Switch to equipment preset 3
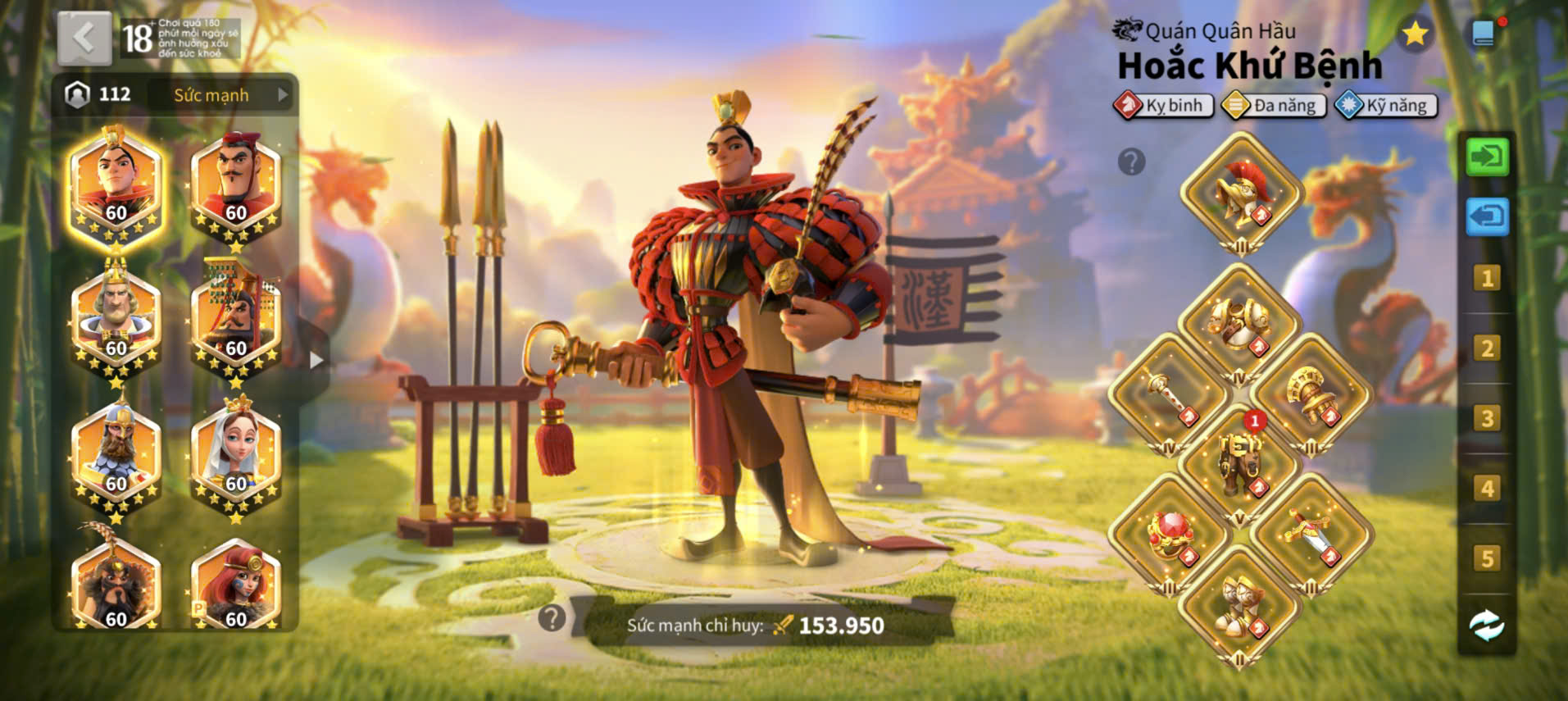The image size is (1568, 701). tap(1487, 418)
